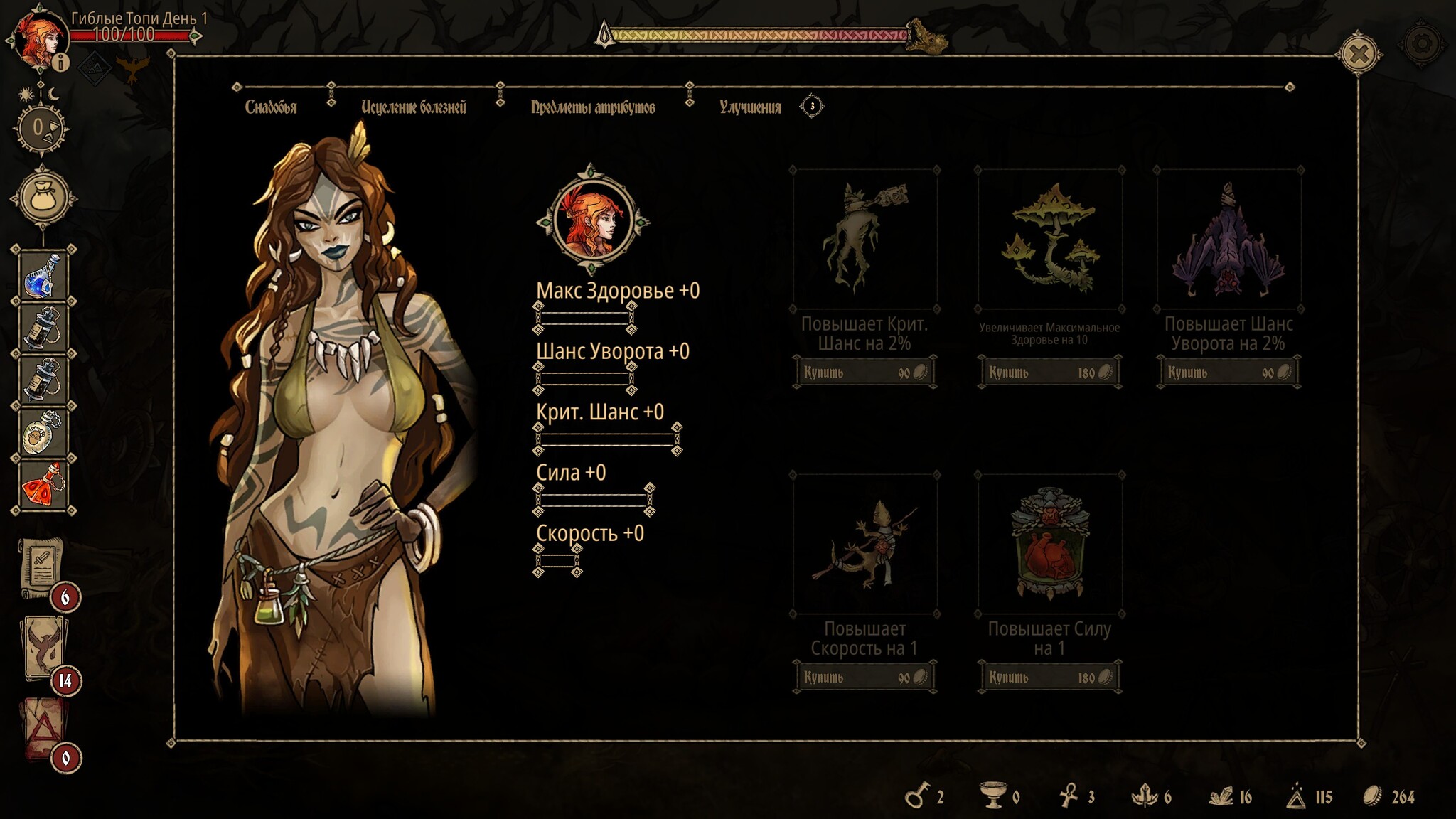Select the mushroom item thumbnail

pyautogui.click(x=1050, y=239)
